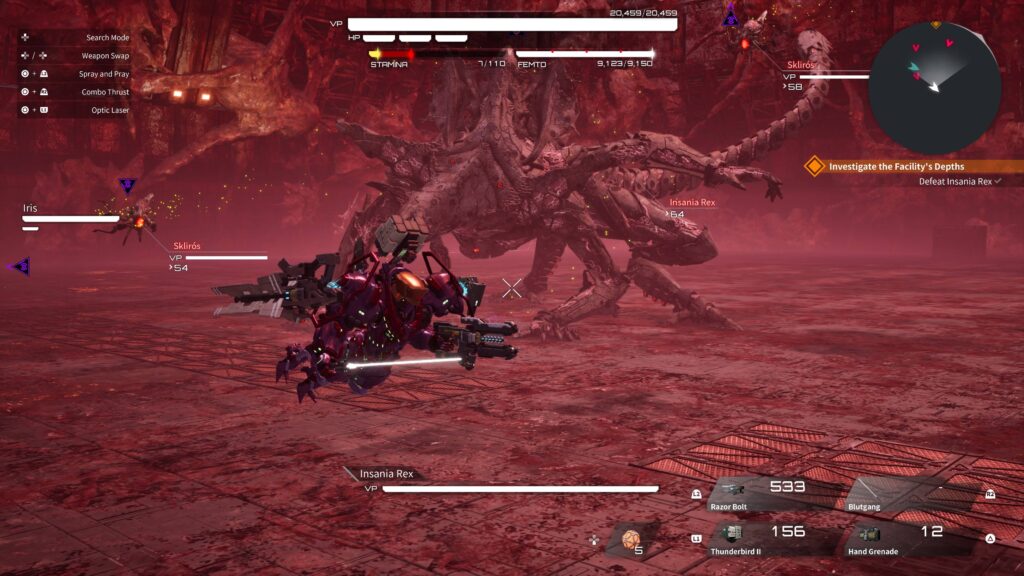This screenshot has height=576, width=1024.
Task: Select the Defeat Insania Rex sub-objective
Action: (x=959, y=181)
